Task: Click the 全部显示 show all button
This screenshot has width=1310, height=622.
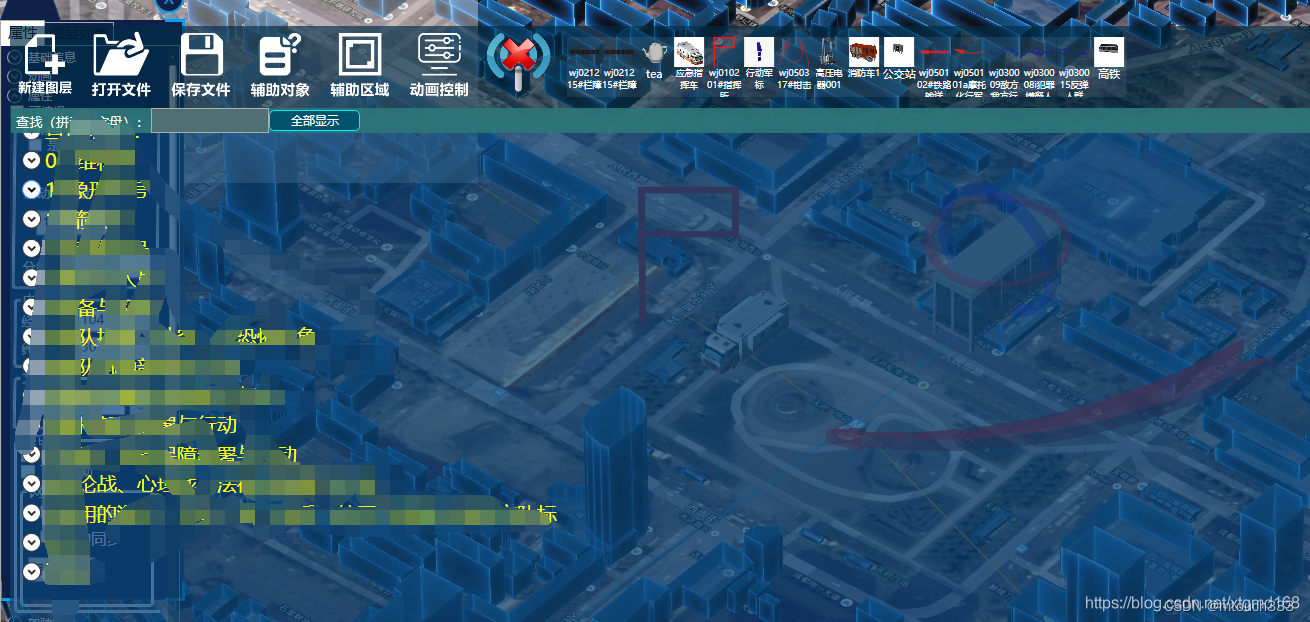Action: pyautogui.click(x=314, y=121)
